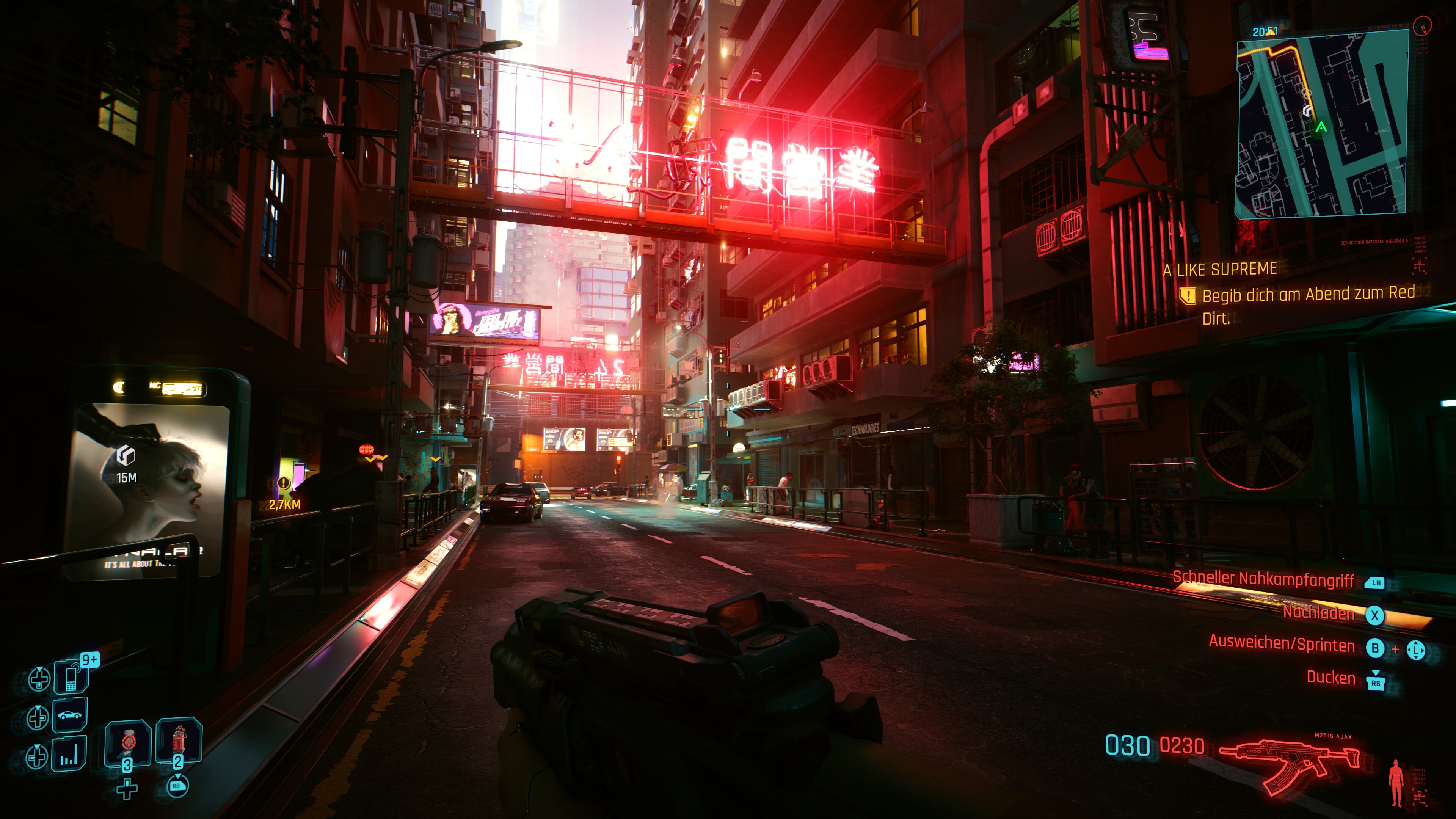The width and height of the screenshot is (1456, 819).
Task: Call the vehicle using the car icon
Action: tap(70, 715)
